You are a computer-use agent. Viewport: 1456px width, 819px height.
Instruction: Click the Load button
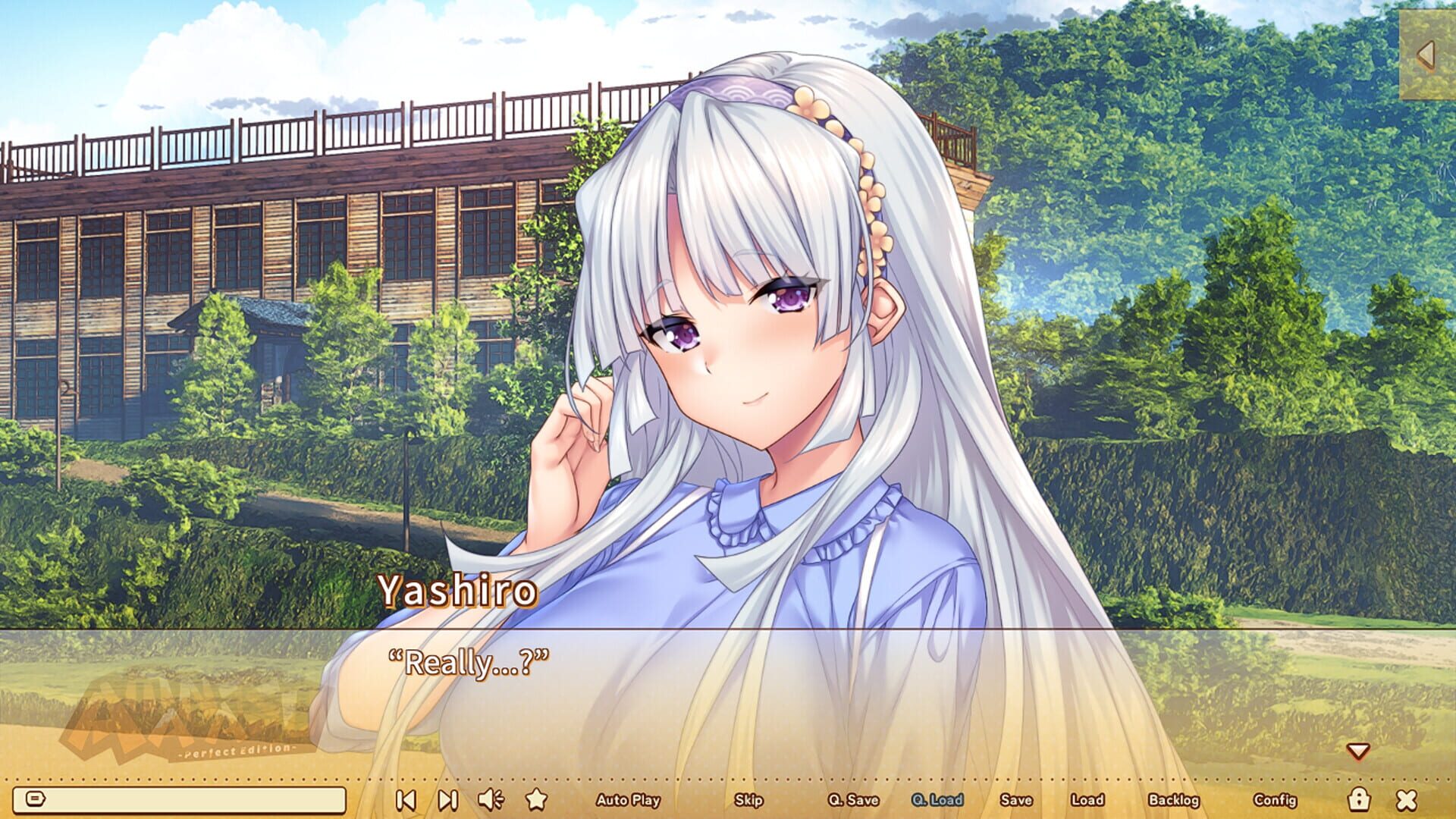tap(1087, 800)
